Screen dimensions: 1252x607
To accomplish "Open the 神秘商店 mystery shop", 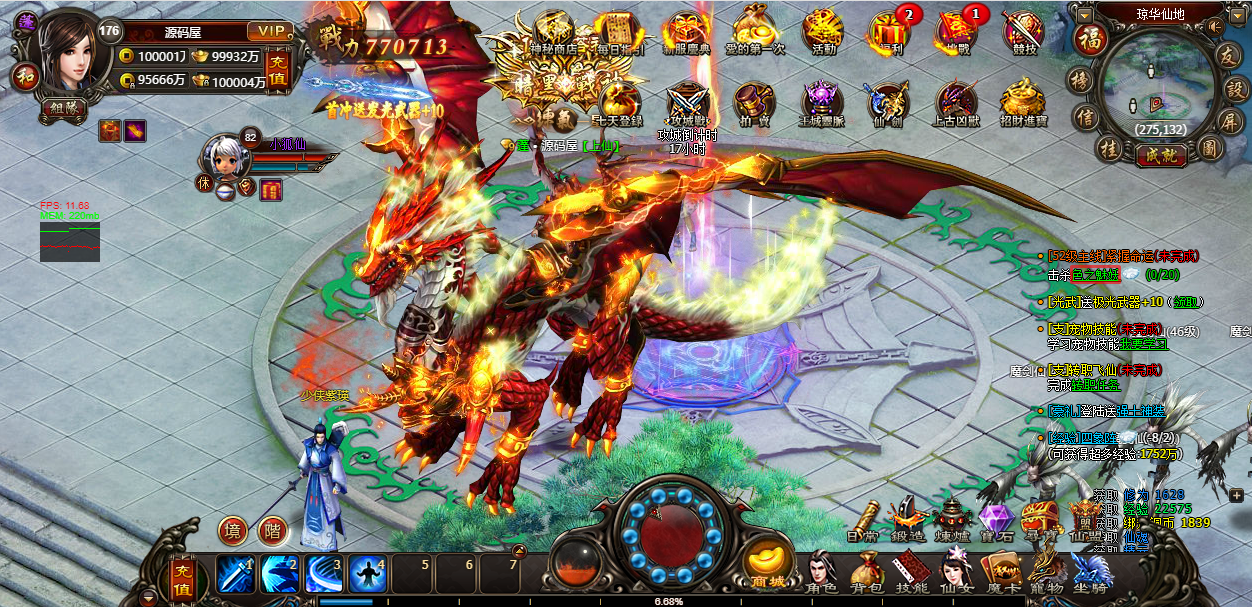I will click(x=552, y=31).
